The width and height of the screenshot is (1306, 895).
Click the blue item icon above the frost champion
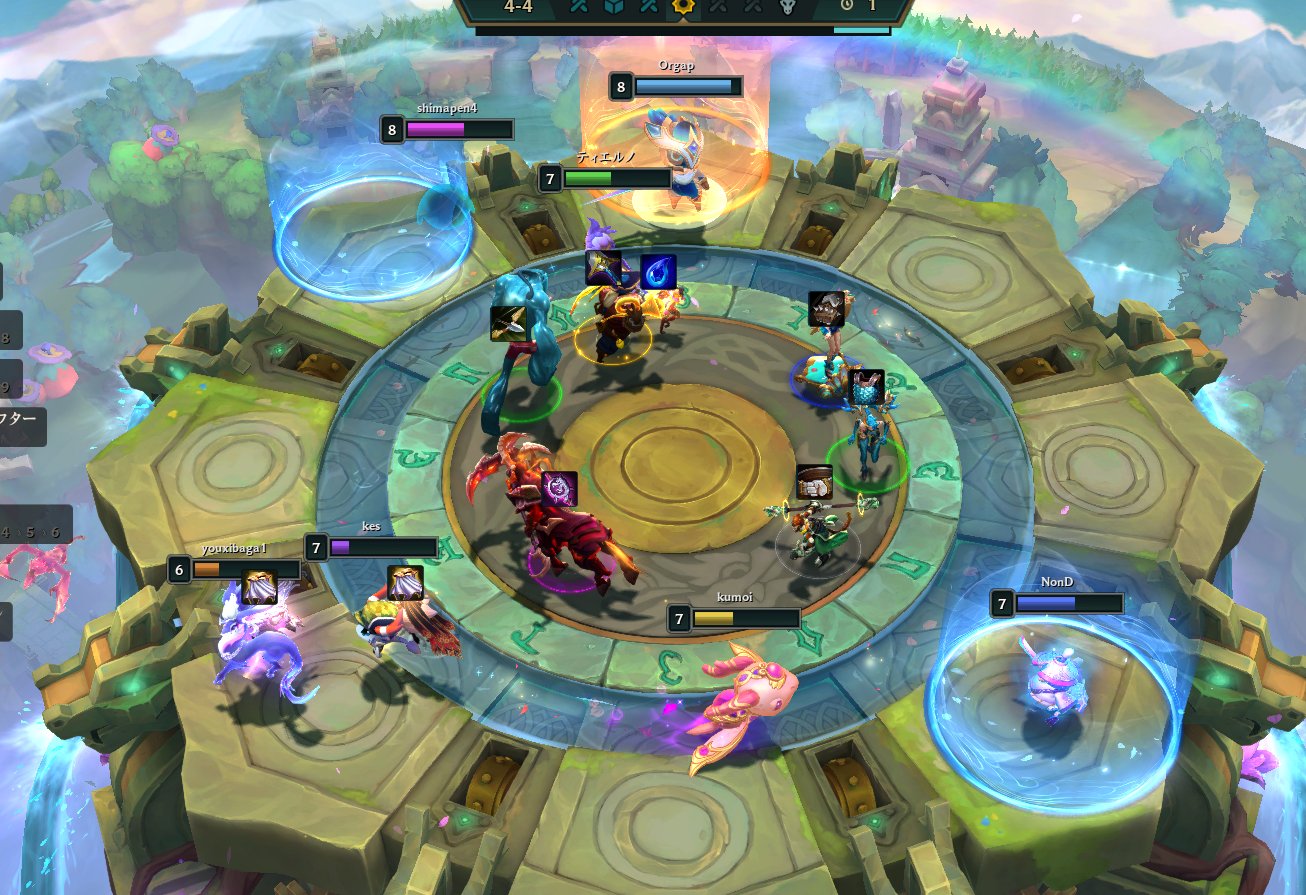pyautogui.click(x=867, y=386)
